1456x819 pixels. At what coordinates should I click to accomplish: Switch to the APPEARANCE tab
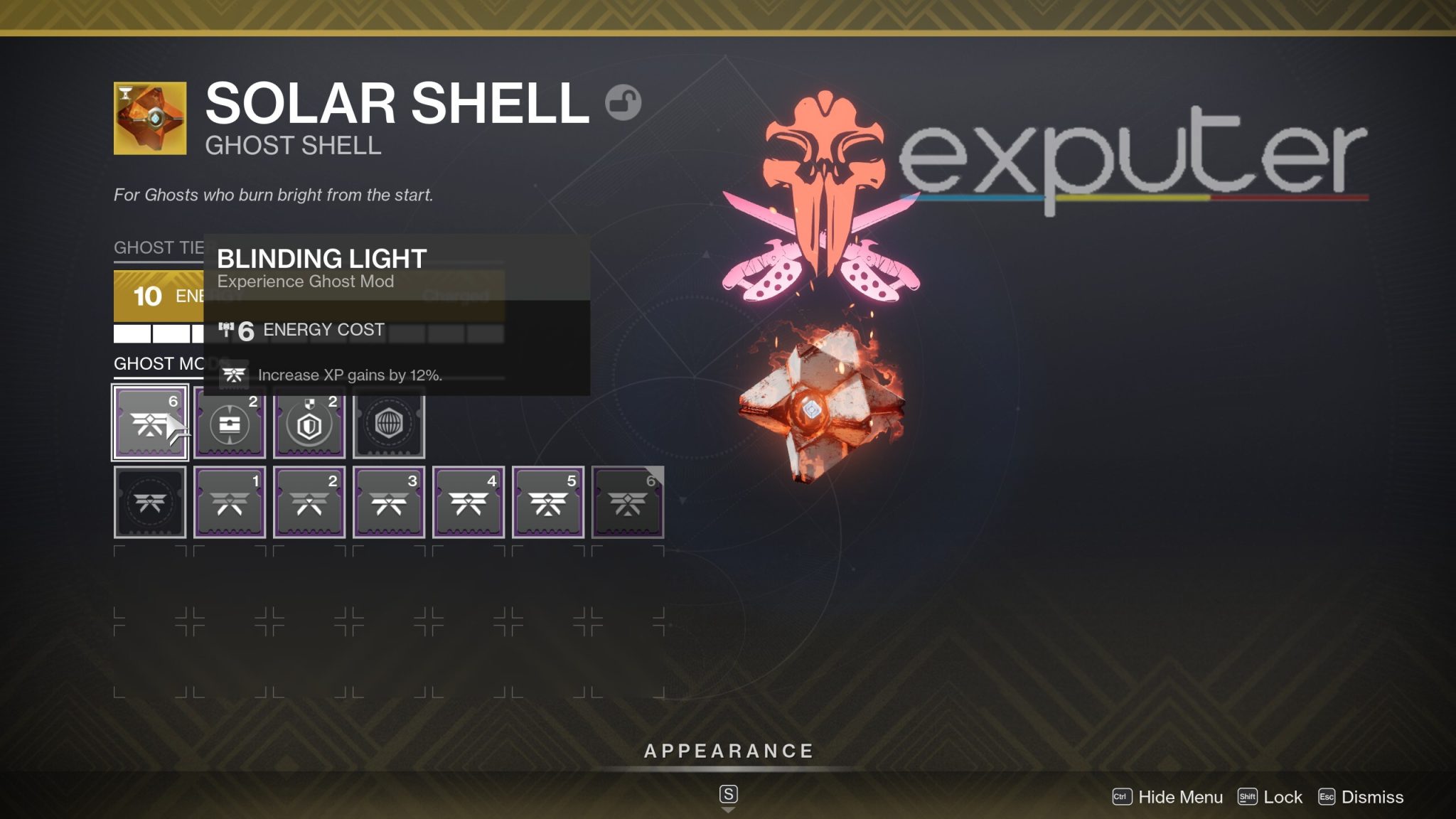point(728,750)
